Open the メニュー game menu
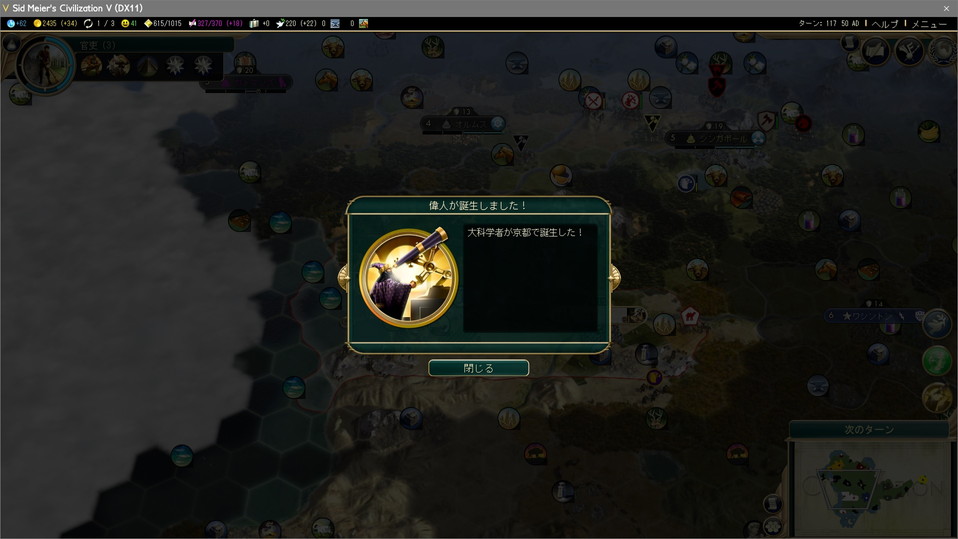 929,23
